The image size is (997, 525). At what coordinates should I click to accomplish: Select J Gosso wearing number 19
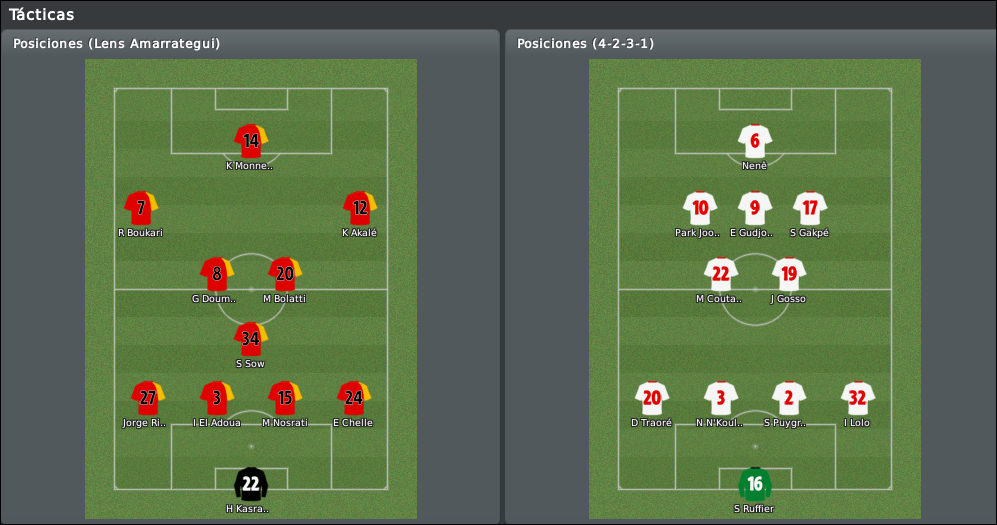(789, 274)
